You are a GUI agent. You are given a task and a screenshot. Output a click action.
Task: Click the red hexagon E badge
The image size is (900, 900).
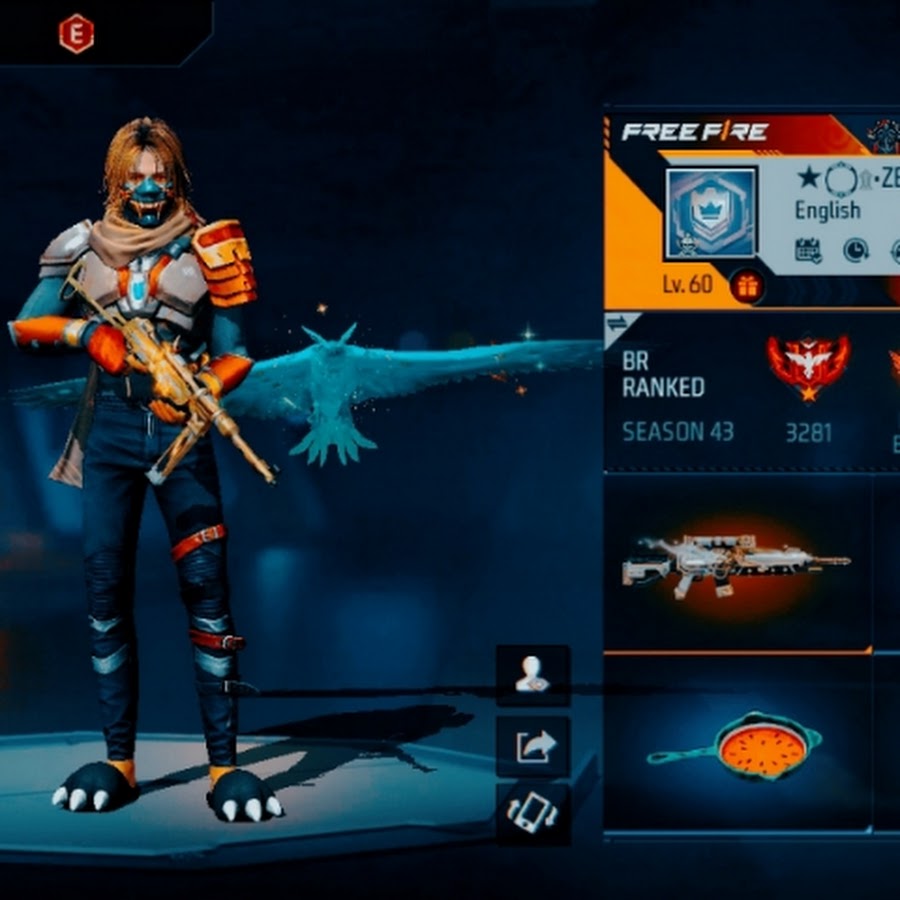coord(76,34)
